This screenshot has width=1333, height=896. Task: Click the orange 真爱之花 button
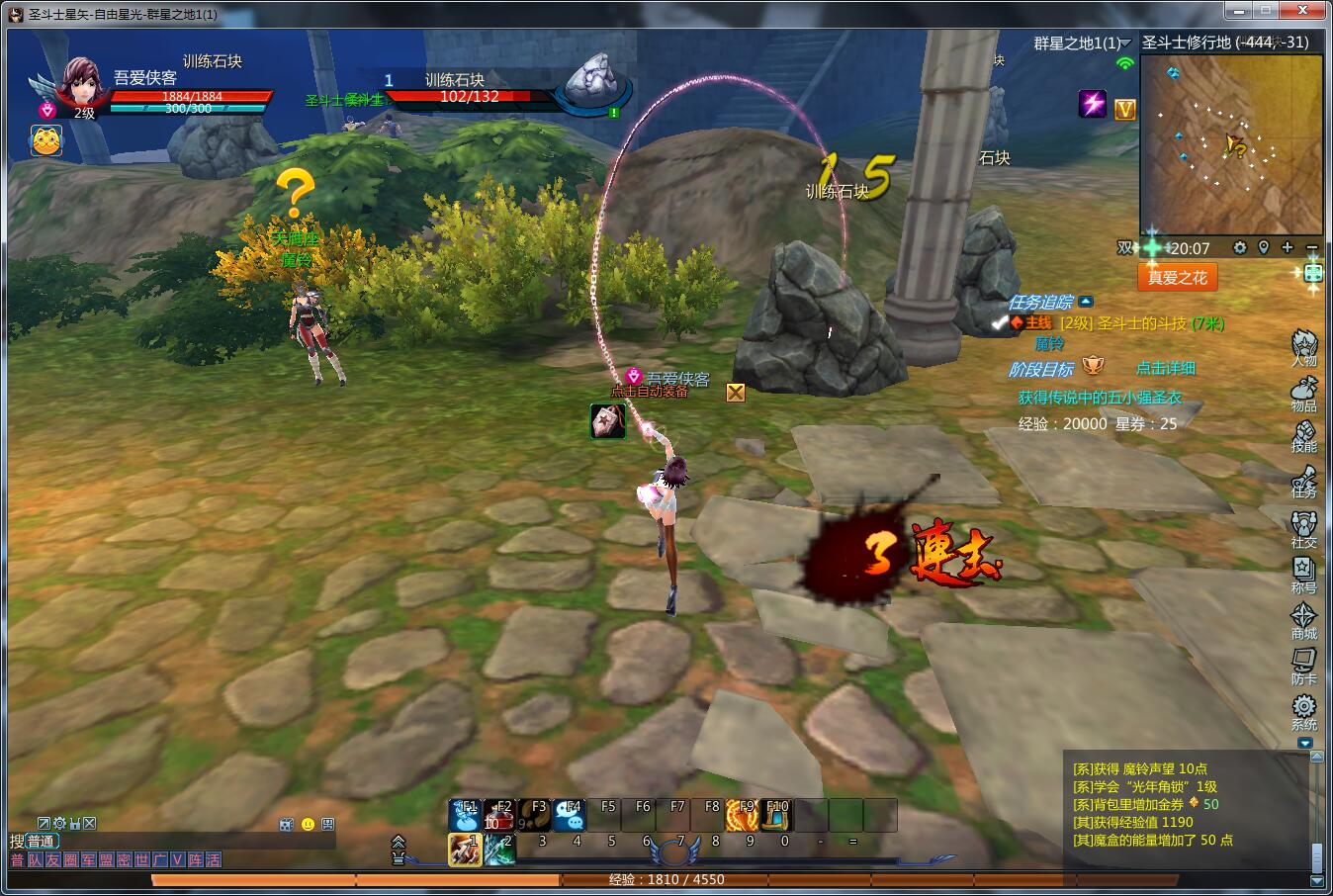(x=1177, y=278)
